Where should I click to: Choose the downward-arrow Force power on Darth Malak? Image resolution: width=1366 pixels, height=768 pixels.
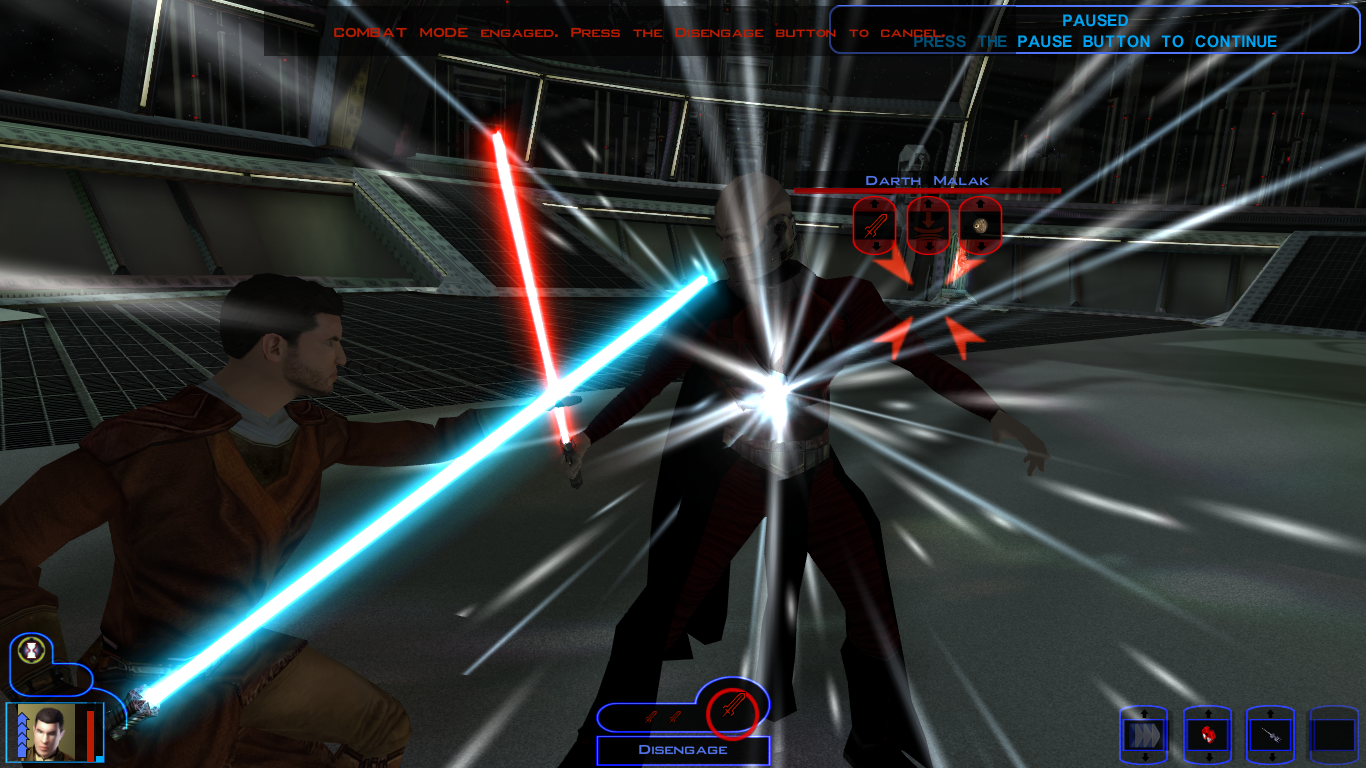[928, 226]
